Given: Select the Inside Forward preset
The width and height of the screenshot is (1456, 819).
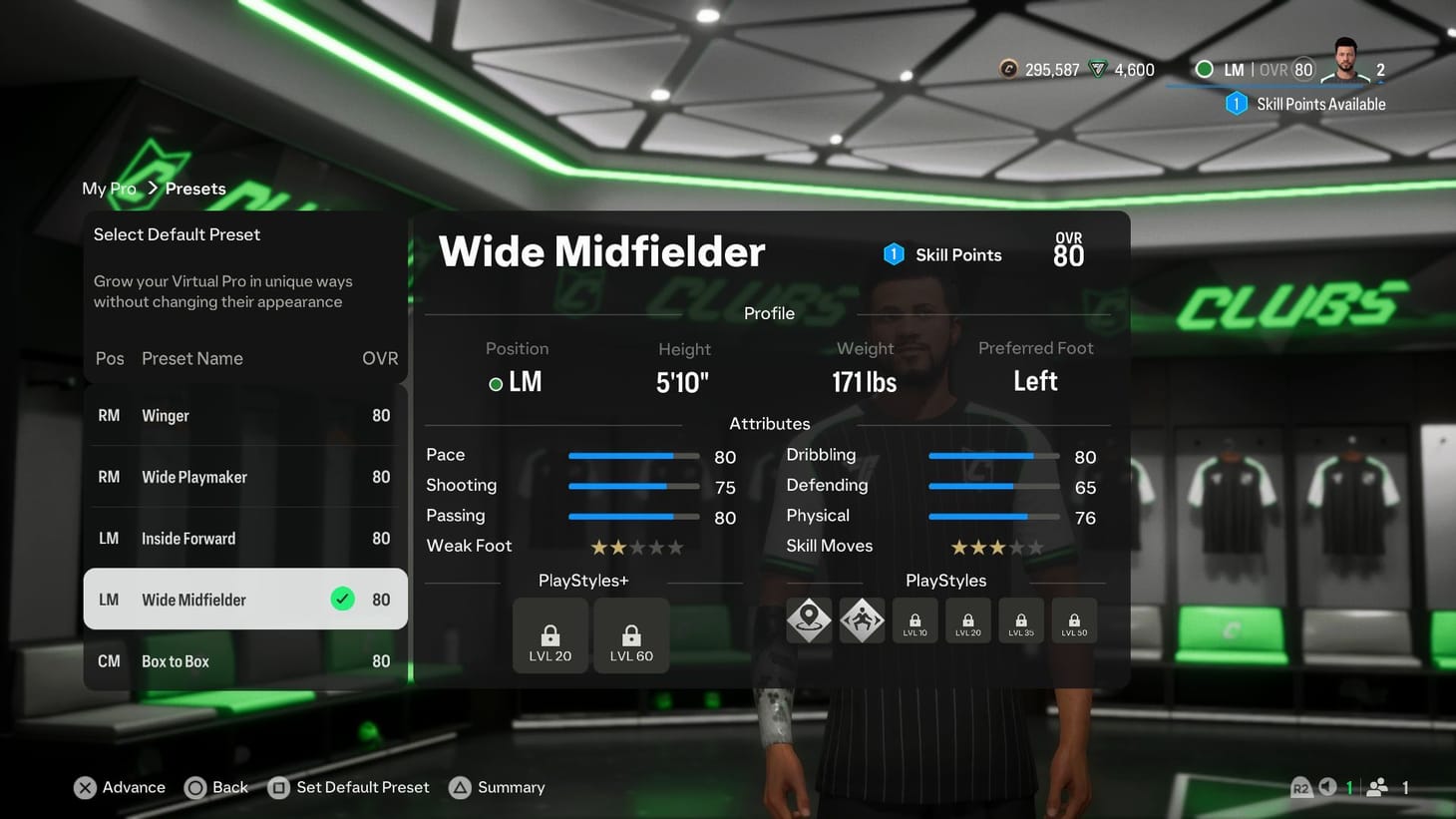Looking at the screenshot, I should tap(244, 538).
